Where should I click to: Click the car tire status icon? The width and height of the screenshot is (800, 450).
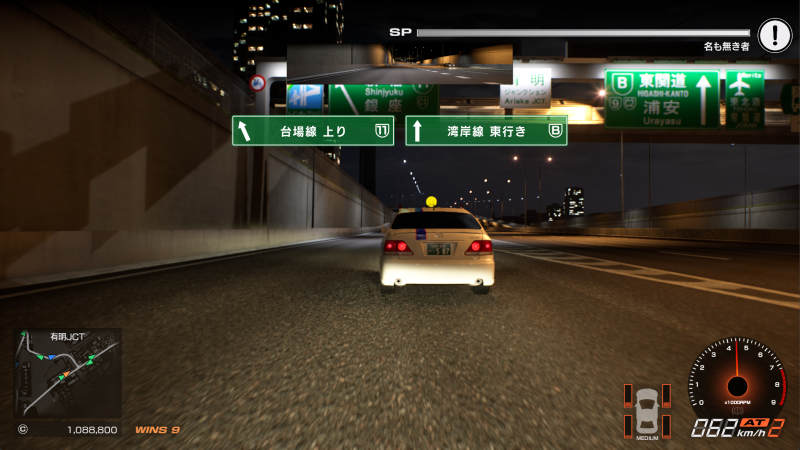click(647, 408)
